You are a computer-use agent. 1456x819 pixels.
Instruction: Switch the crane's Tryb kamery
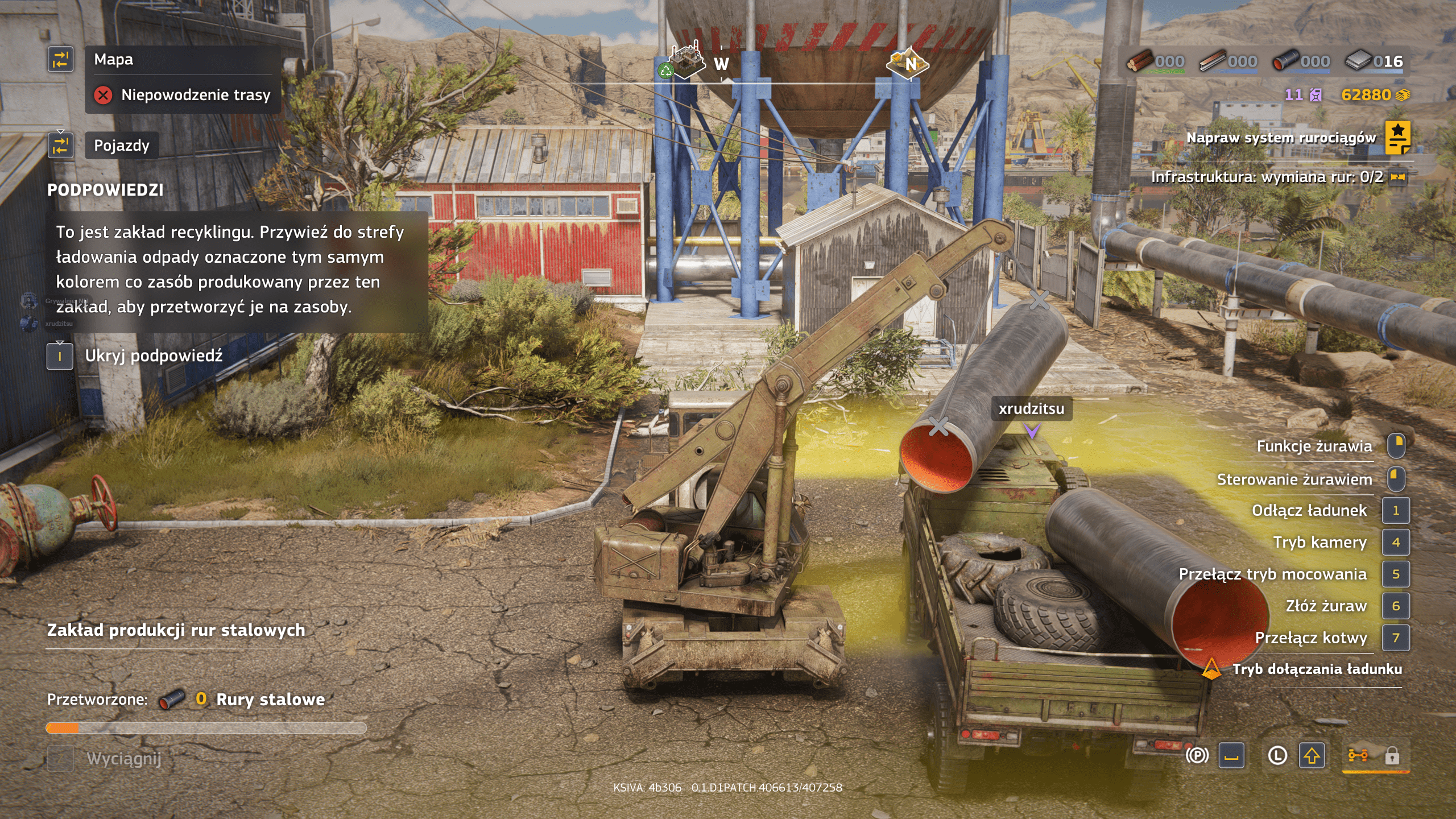(x=1319, y=543)
